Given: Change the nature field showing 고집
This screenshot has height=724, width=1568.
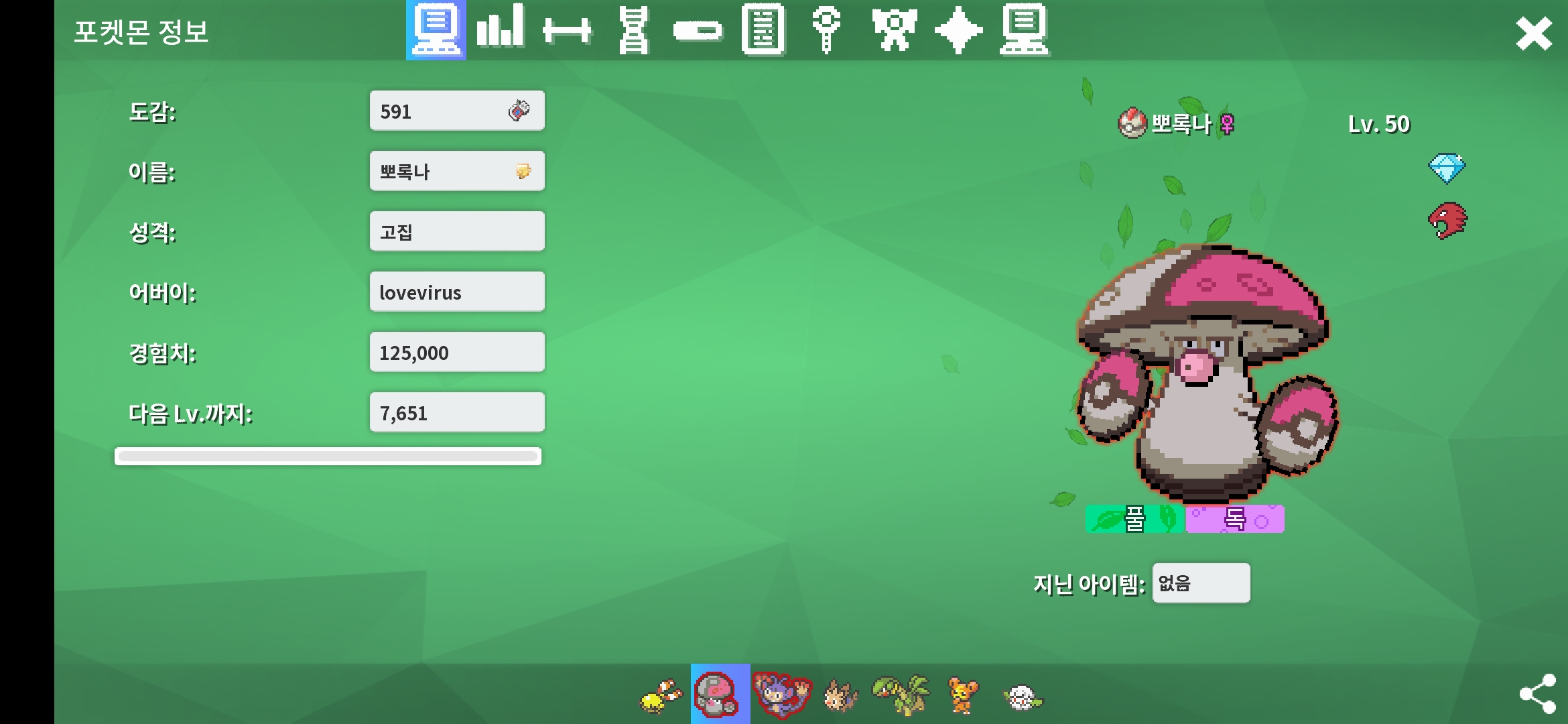Looking at the screenshot, I should click(456, 232).
